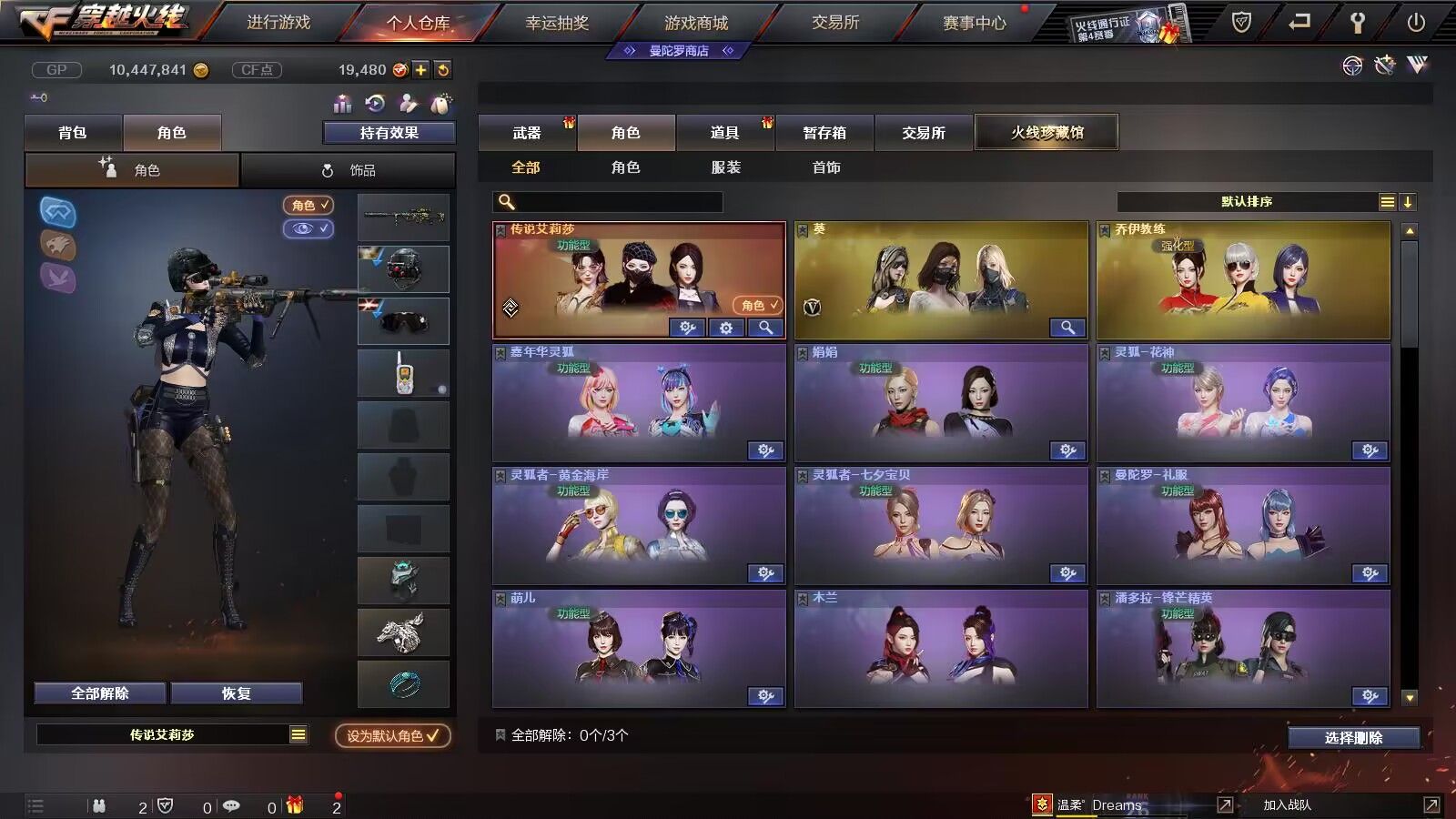The width and height of the screenshot is (1456, 819).
Task: Open the stats bar chart icon above 持有效果
Action: (x=342, y=105)
